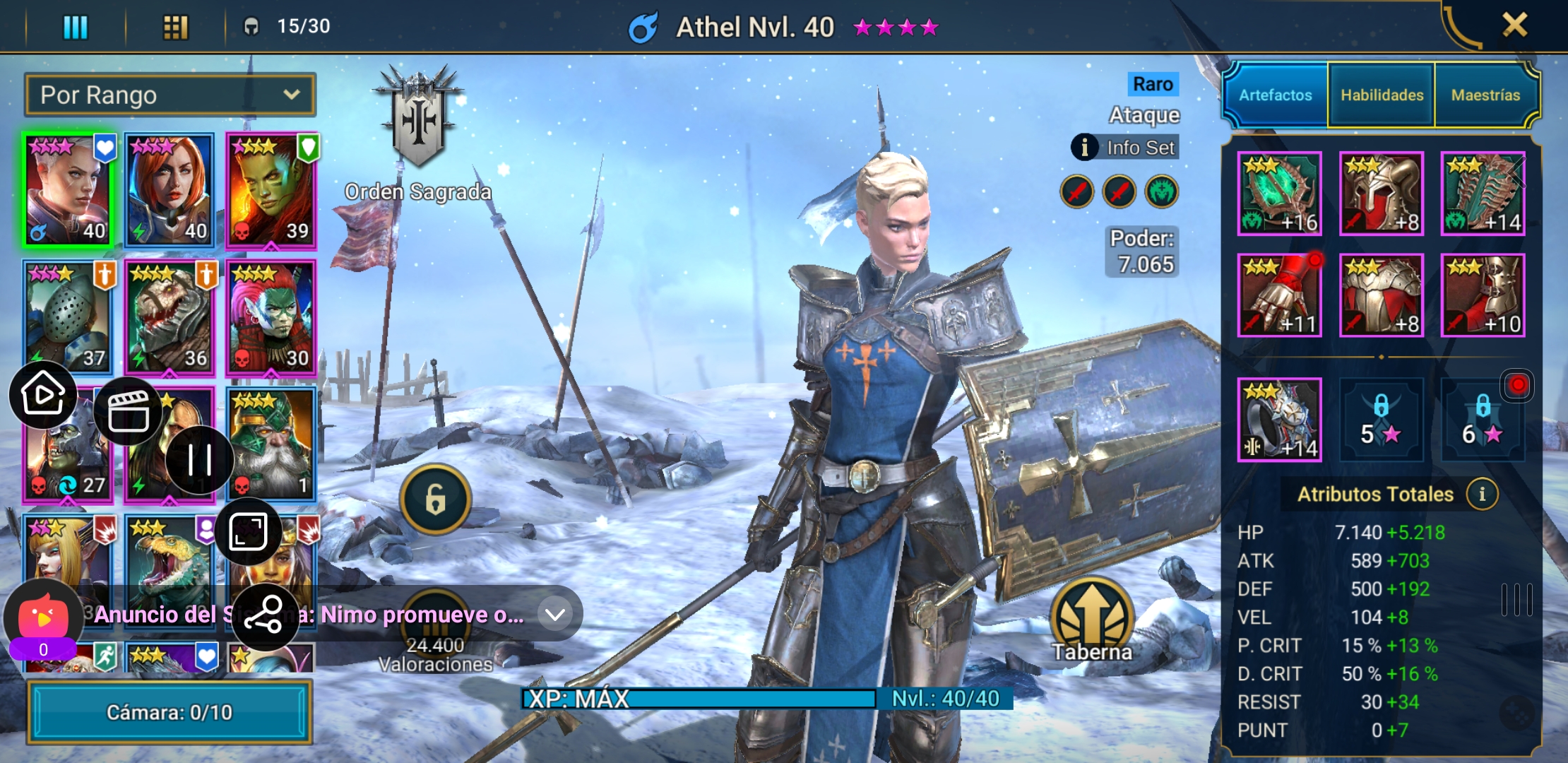
Task: Choose the red-haired level 40 champion portrait
Action: [x=170, y=190]
